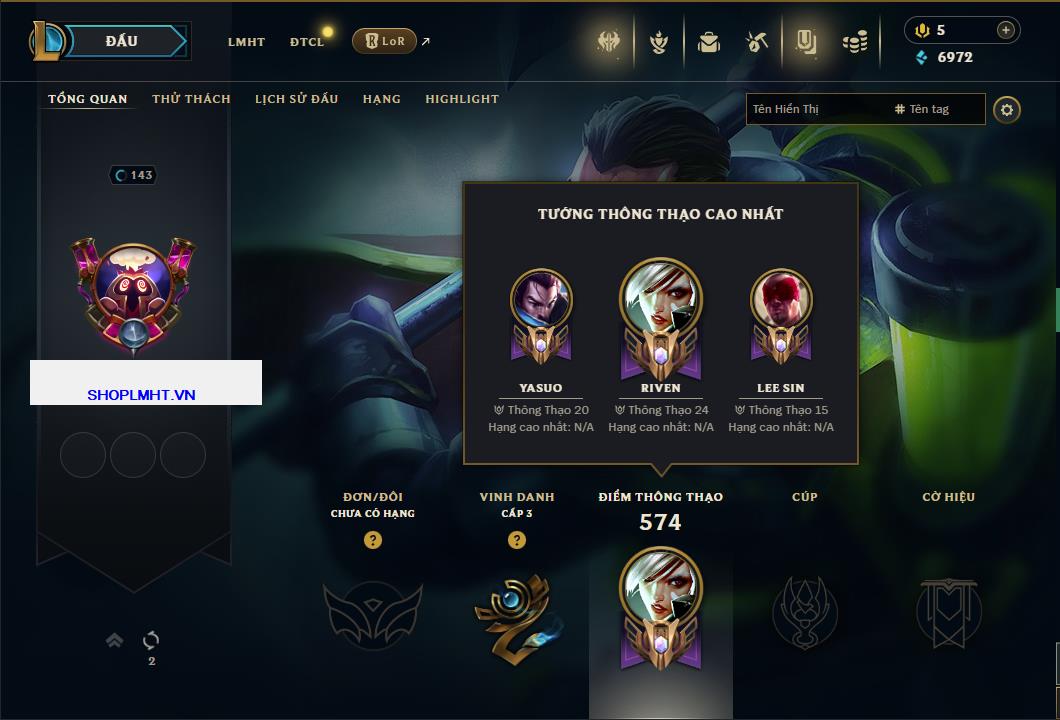Open the store coin-stack icon

[854, 42]
